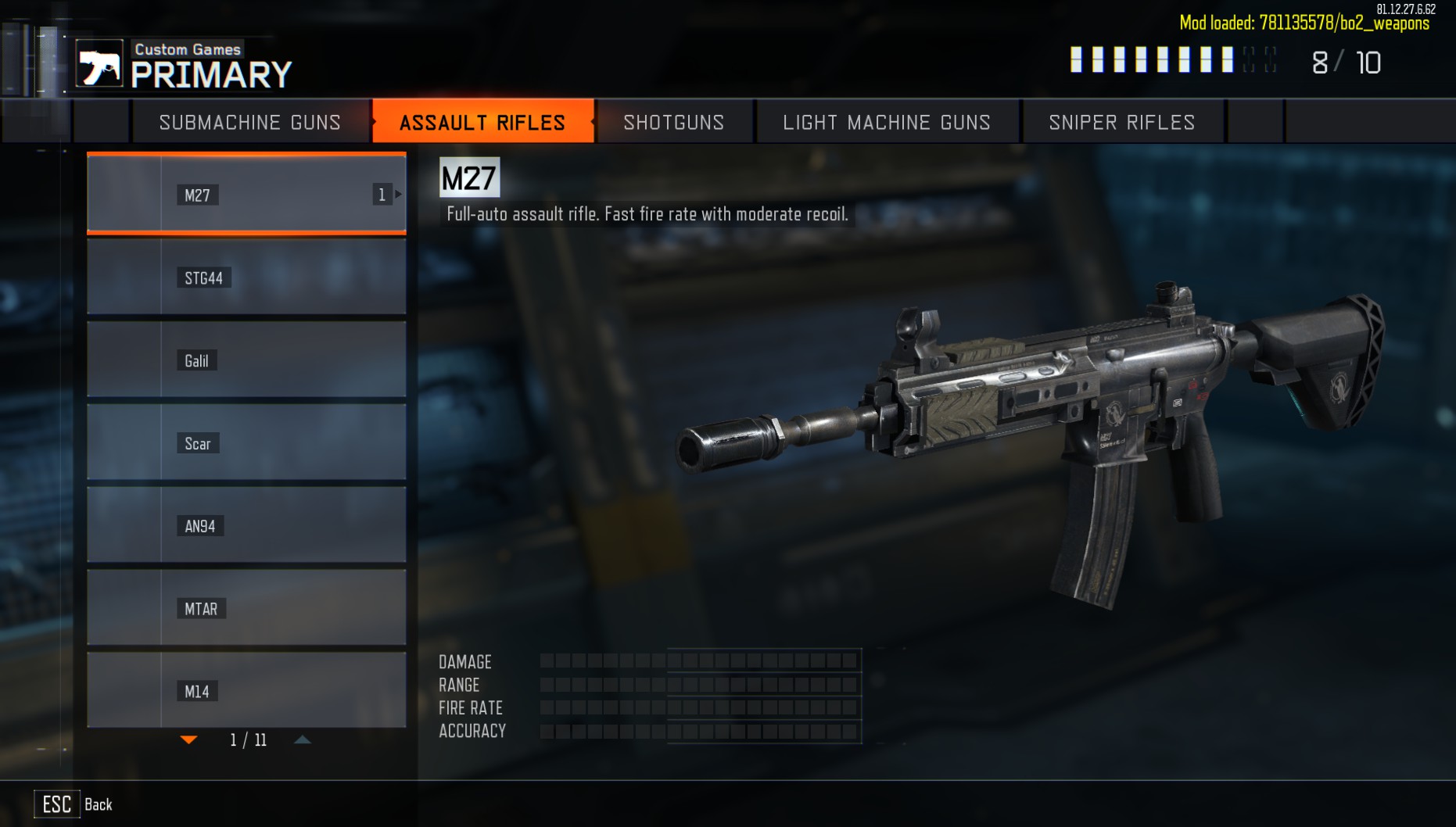The image size is (1456, 827).
Task: Switch to the Submachine Guns tab
Action: pos(249,122)
